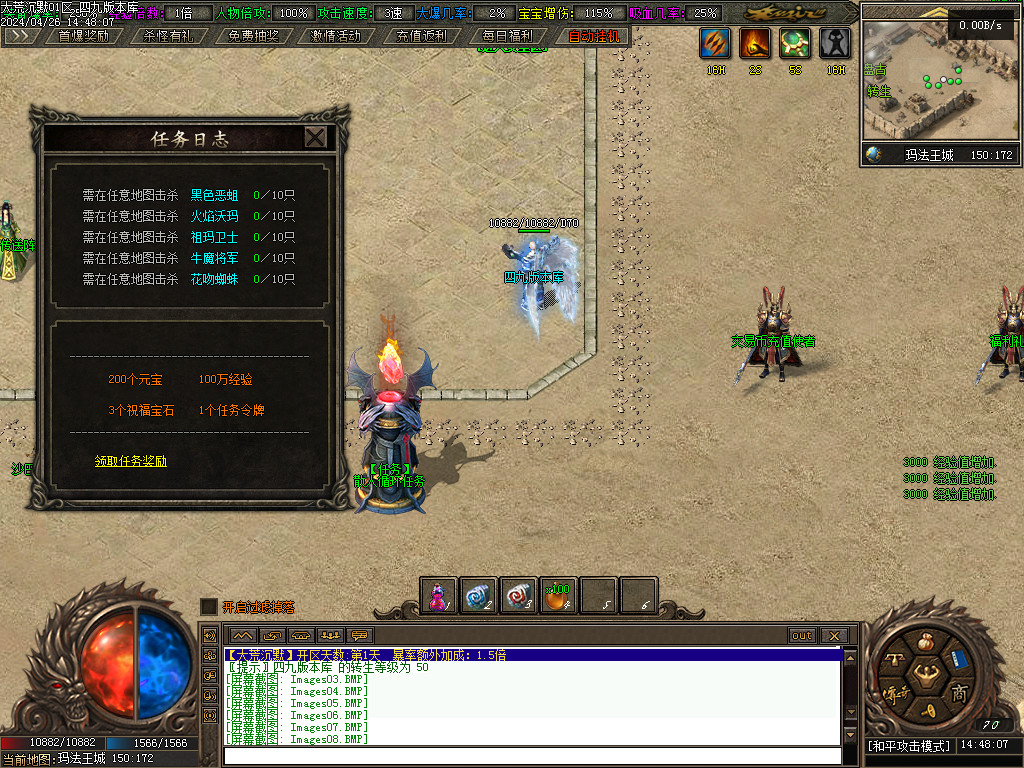
Task: Close the chat box with its X button
Action: pyautogui.click(x=834, y=636)
